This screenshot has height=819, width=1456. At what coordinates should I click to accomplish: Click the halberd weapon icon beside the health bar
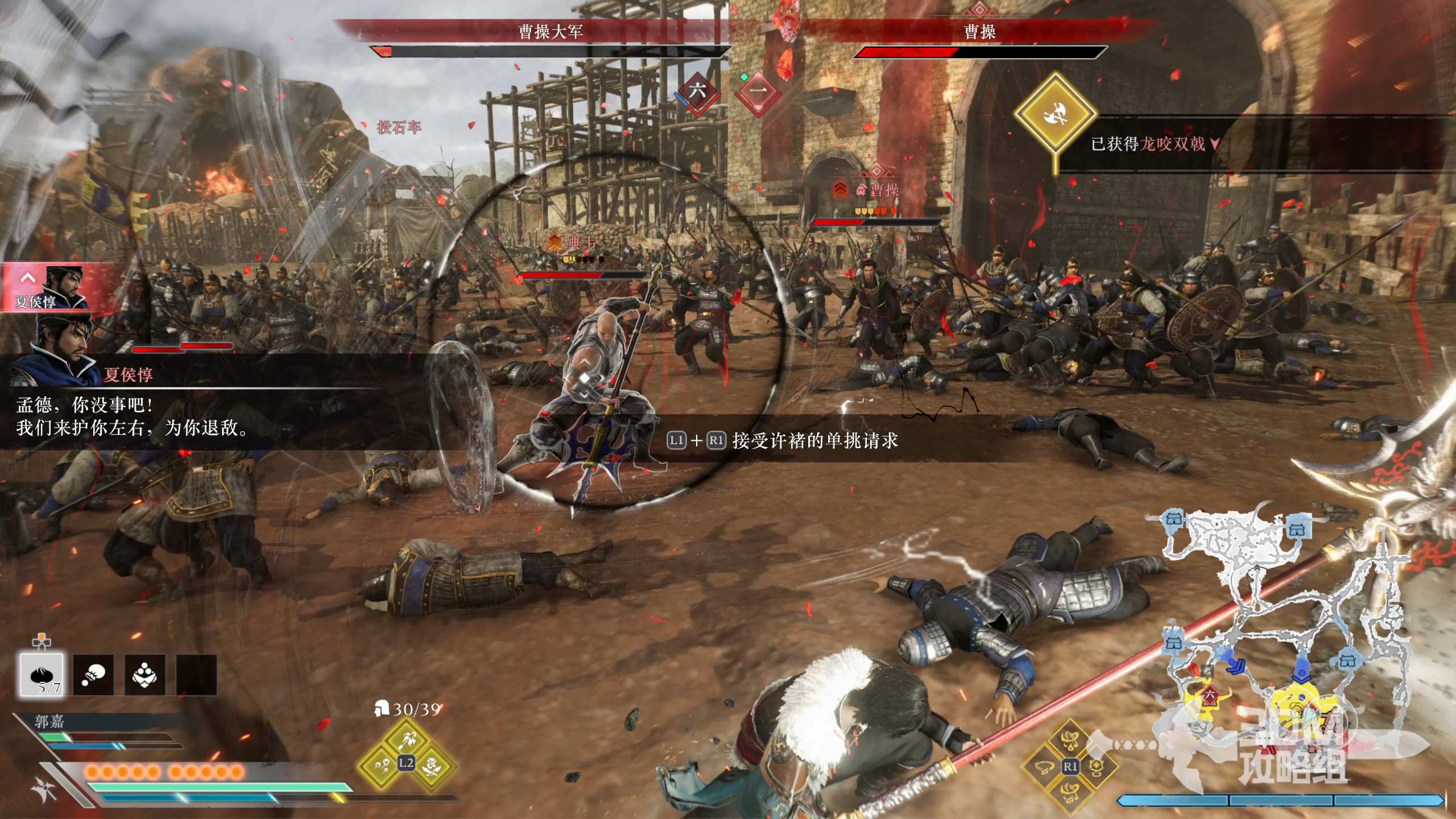click(44, 789)
